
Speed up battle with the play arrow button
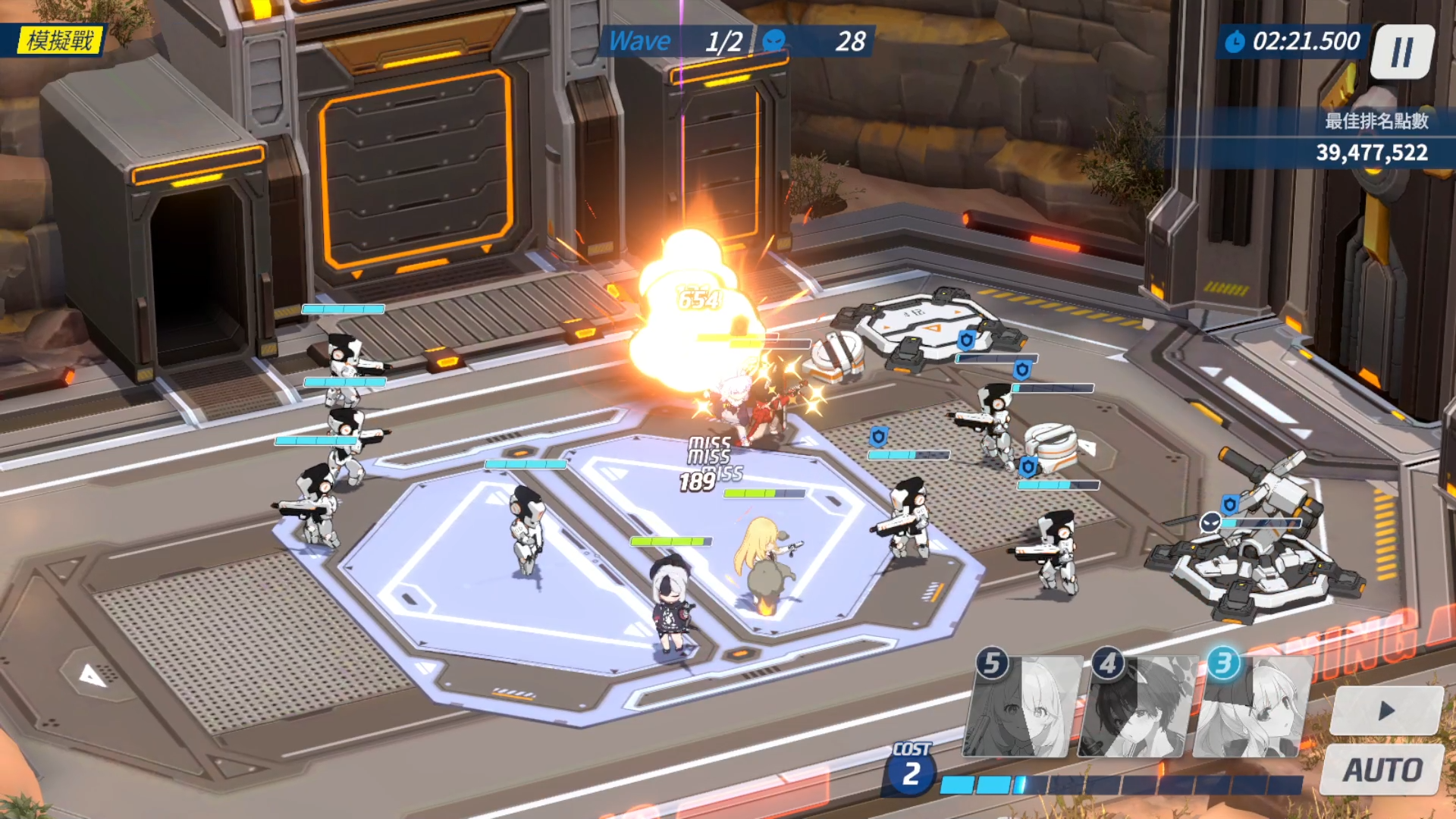[1386, 711]
